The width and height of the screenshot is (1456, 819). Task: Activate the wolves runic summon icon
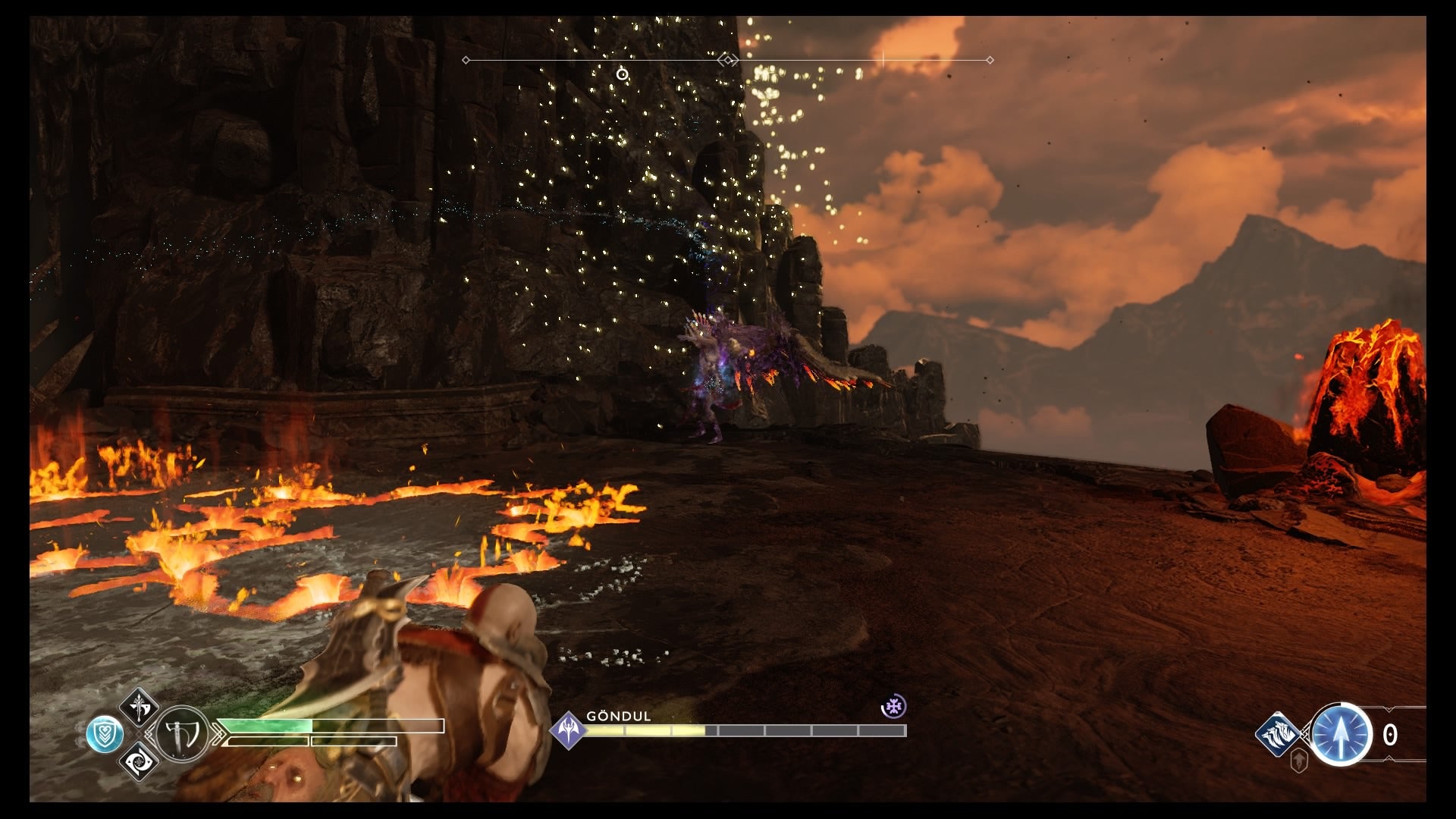(1277, 733)
